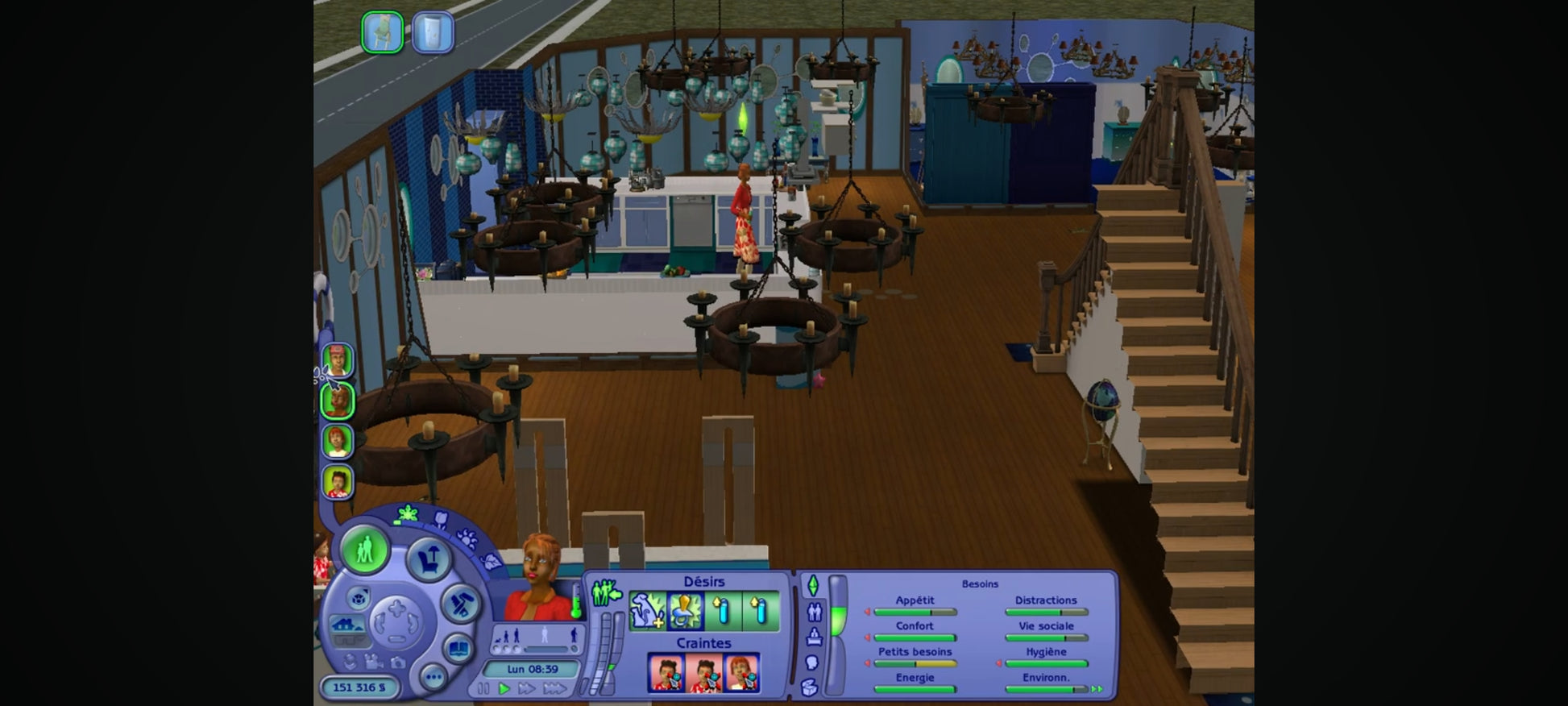
Task: Open the Career and skills panel tab
Action: point(814,637)
